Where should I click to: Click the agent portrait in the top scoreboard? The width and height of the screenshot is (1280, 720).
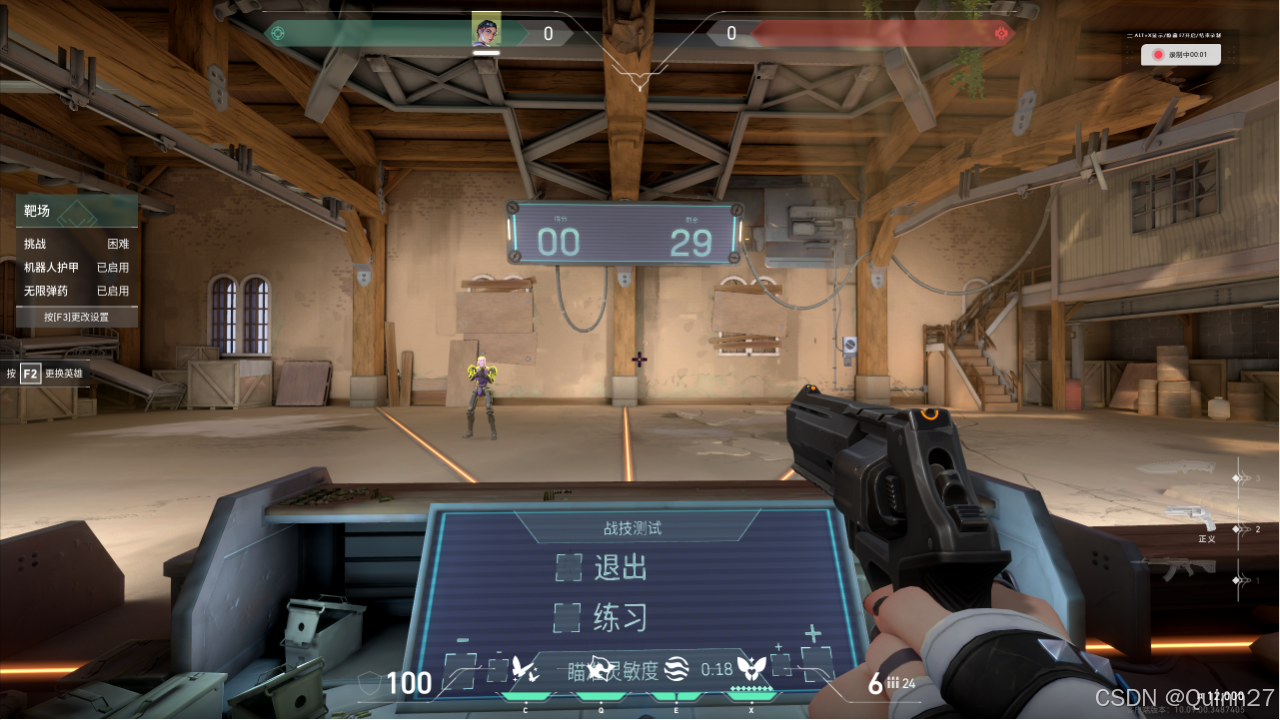pyautogui.click(x=486, y=30)
